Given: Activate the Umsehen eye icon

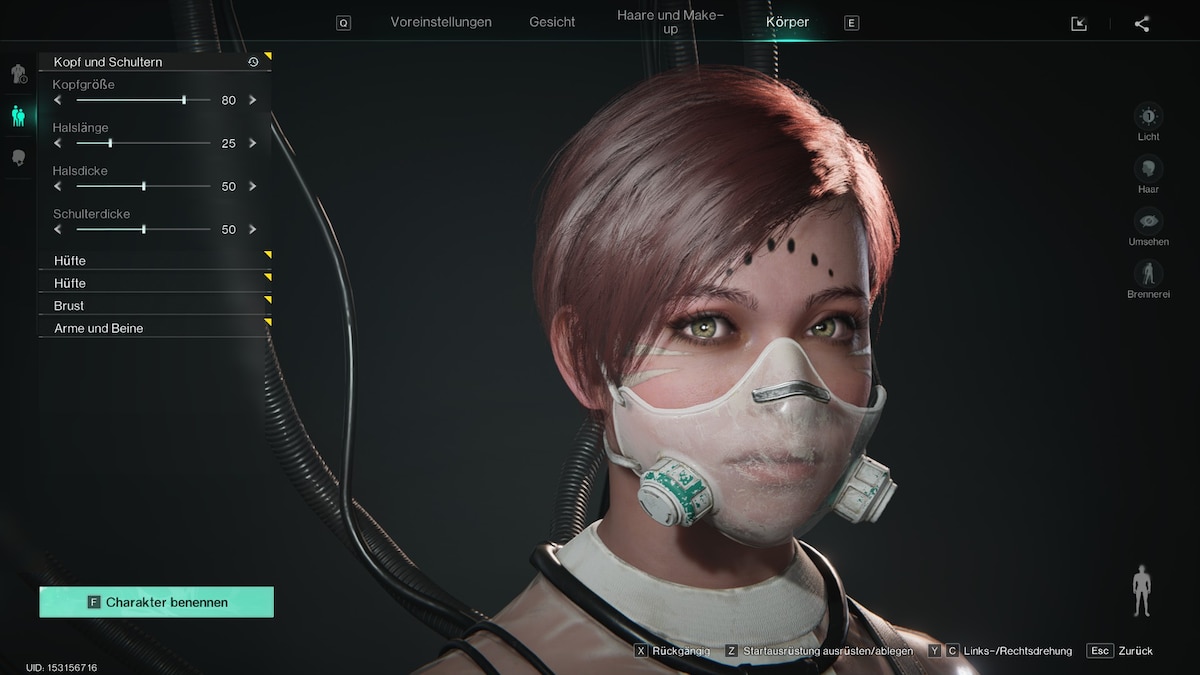Looking at the screenshot, I should (1148, 221).
